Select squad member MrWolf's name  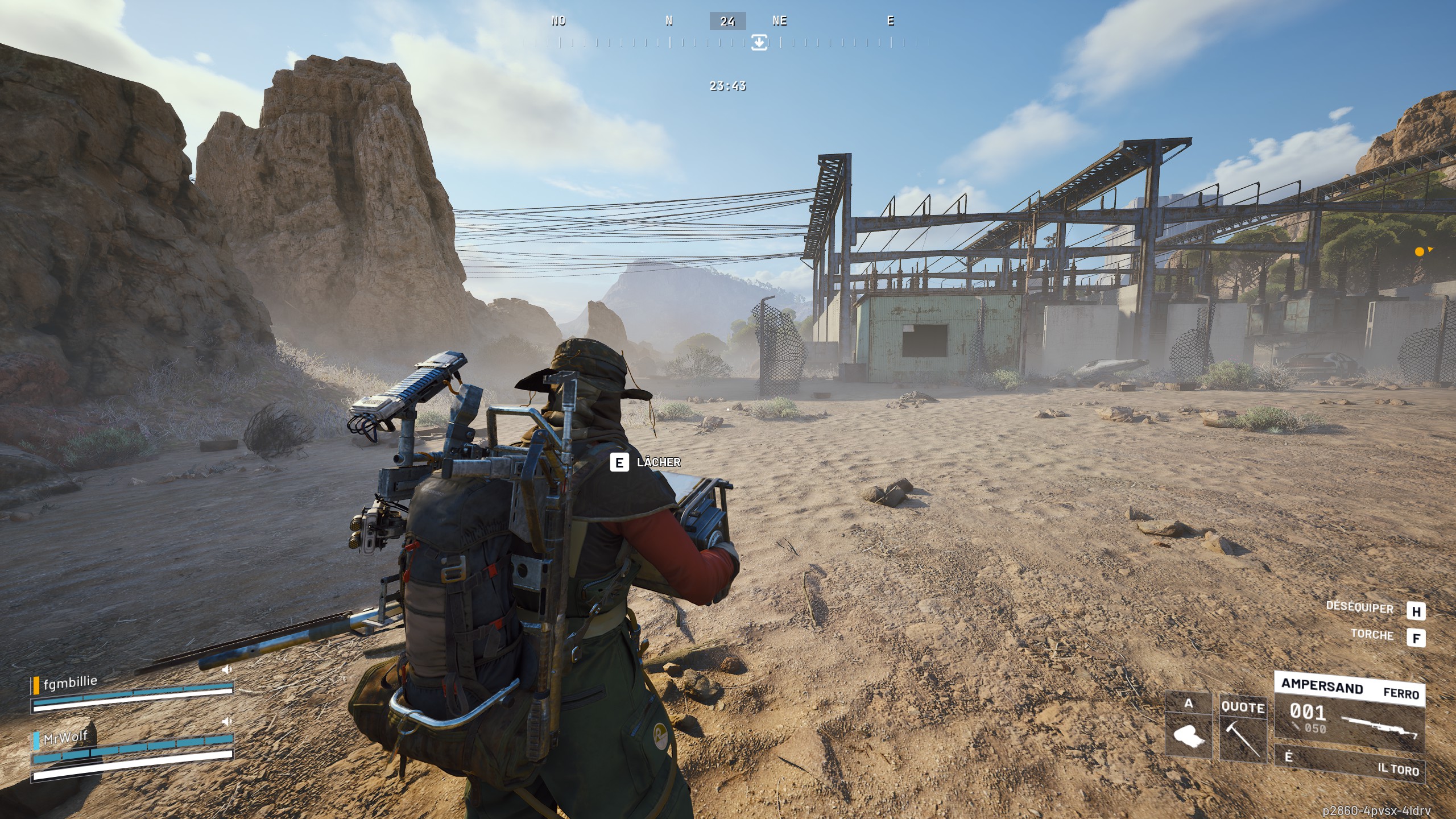tap(65, 738)
